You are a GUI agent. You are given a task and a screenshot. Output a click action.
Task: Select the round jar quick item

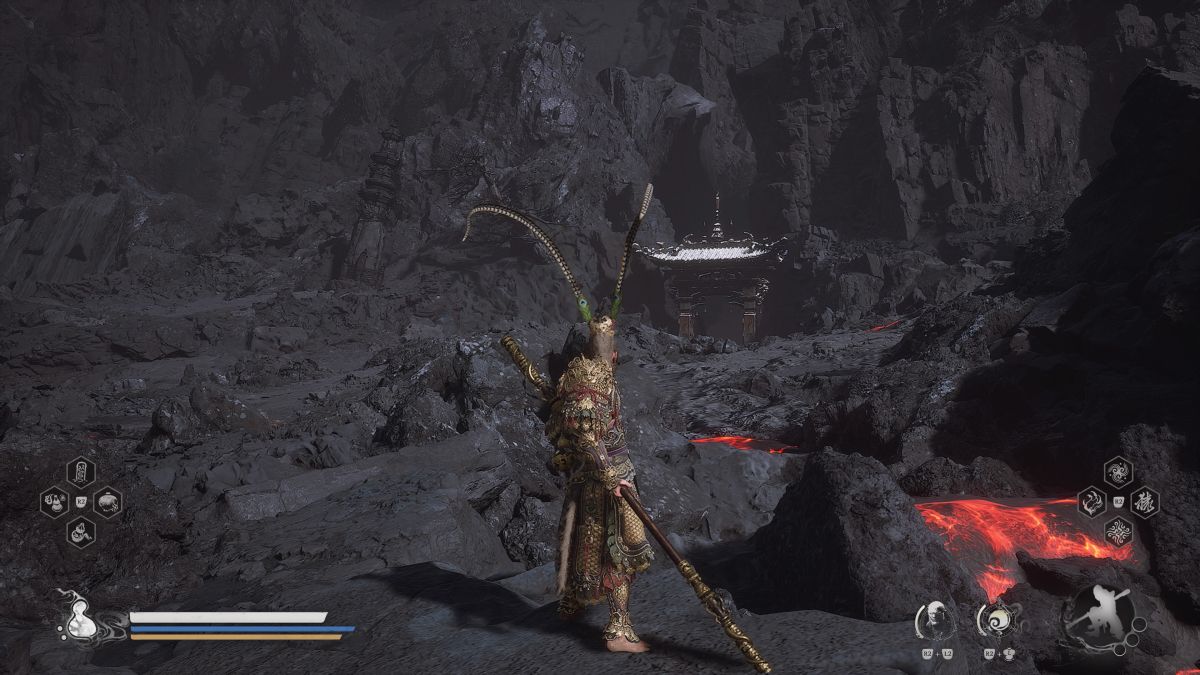click(x=108, y=501)
